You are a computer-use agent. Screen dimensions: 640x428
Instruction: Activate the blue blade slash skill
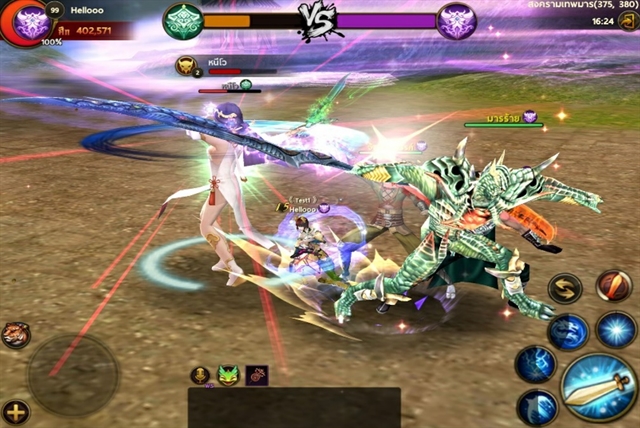tap(537, 407)
